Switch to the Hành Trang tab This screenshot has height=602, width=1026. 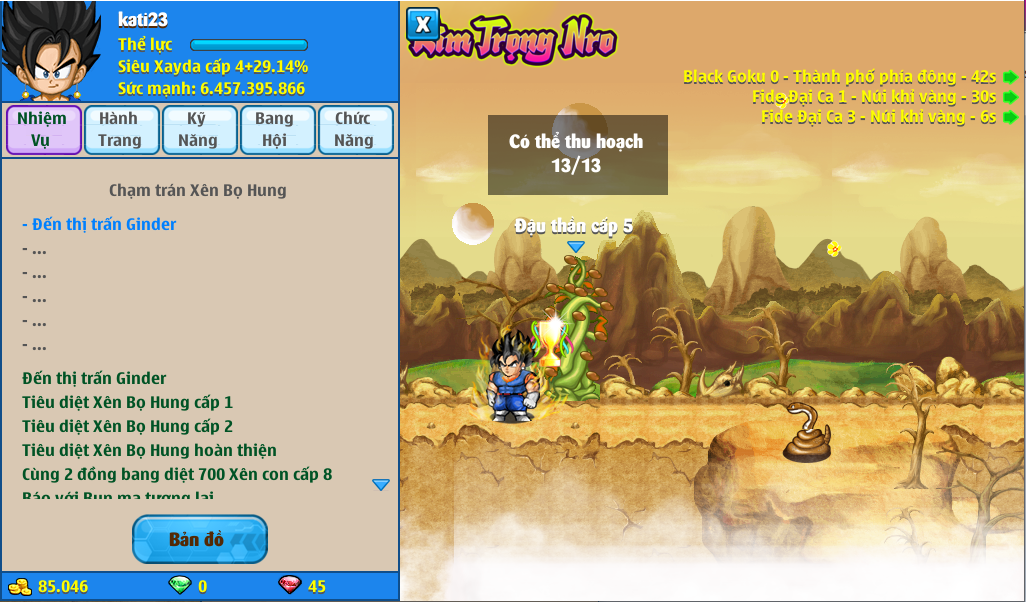coord(121,130)
